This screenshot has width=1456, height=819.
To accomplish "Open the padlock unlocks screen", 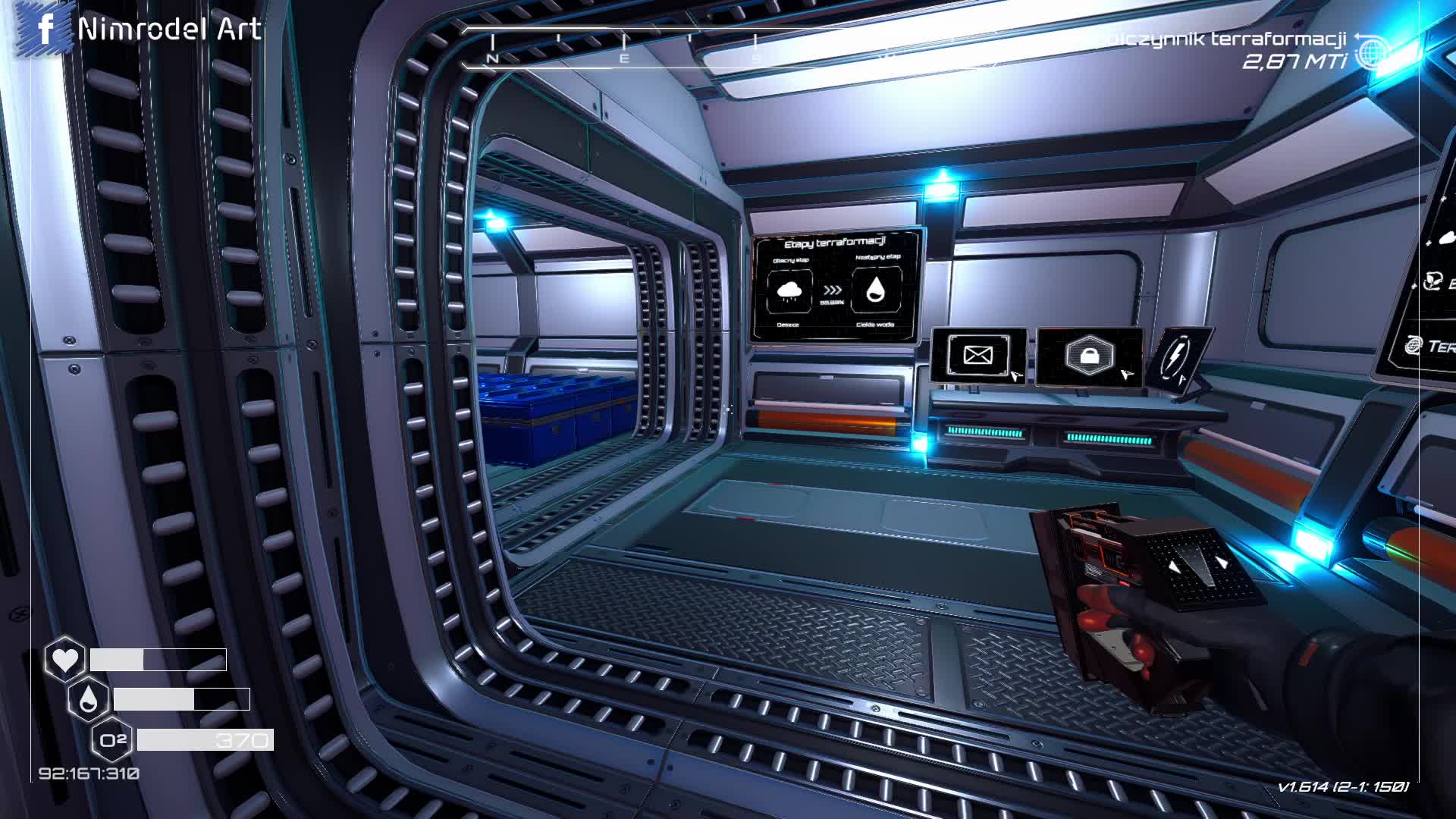I will 1089,356.
